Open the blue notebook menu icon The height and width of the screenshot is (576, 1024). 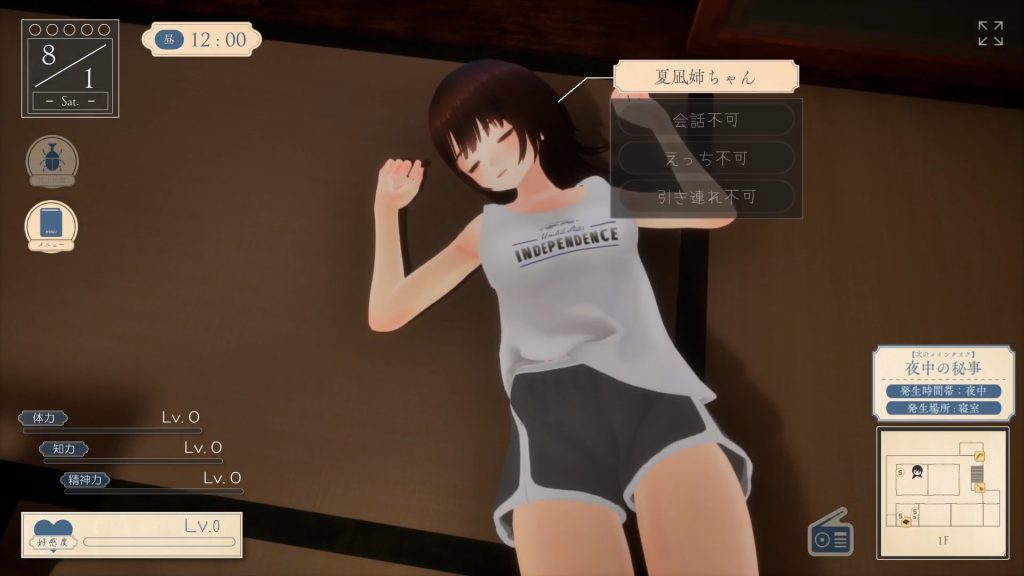click(51, 224)
